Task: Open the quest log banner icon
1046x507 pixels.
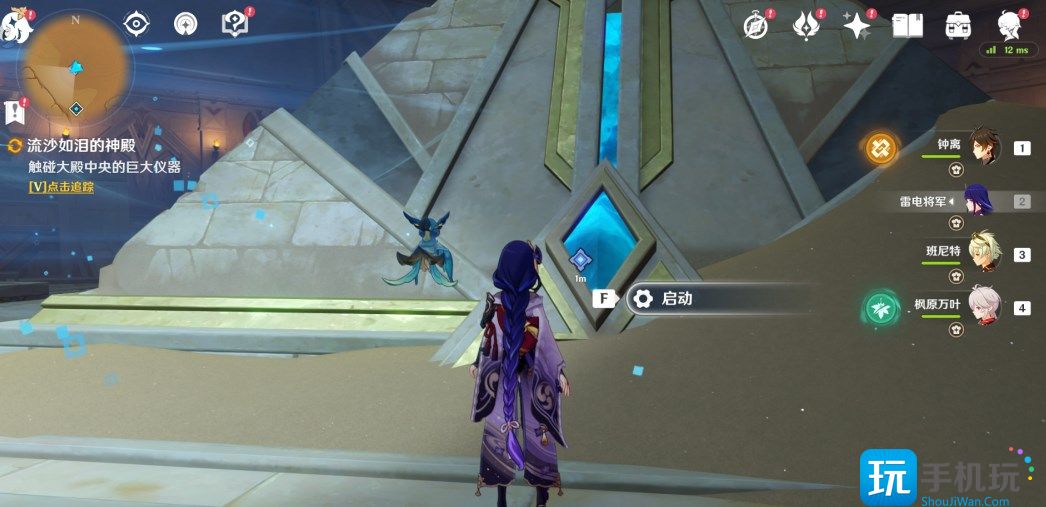Action: pos(15,111)
